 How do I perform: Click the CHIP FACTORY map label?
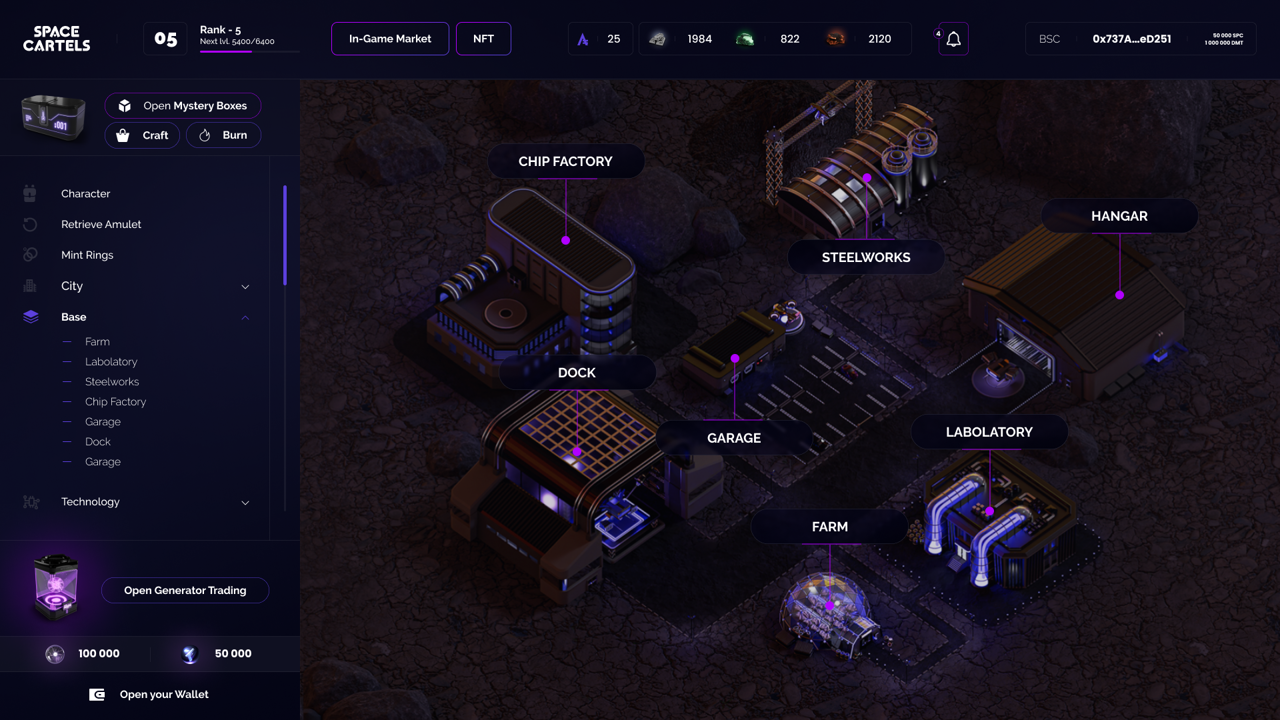(x=565, y=162)
